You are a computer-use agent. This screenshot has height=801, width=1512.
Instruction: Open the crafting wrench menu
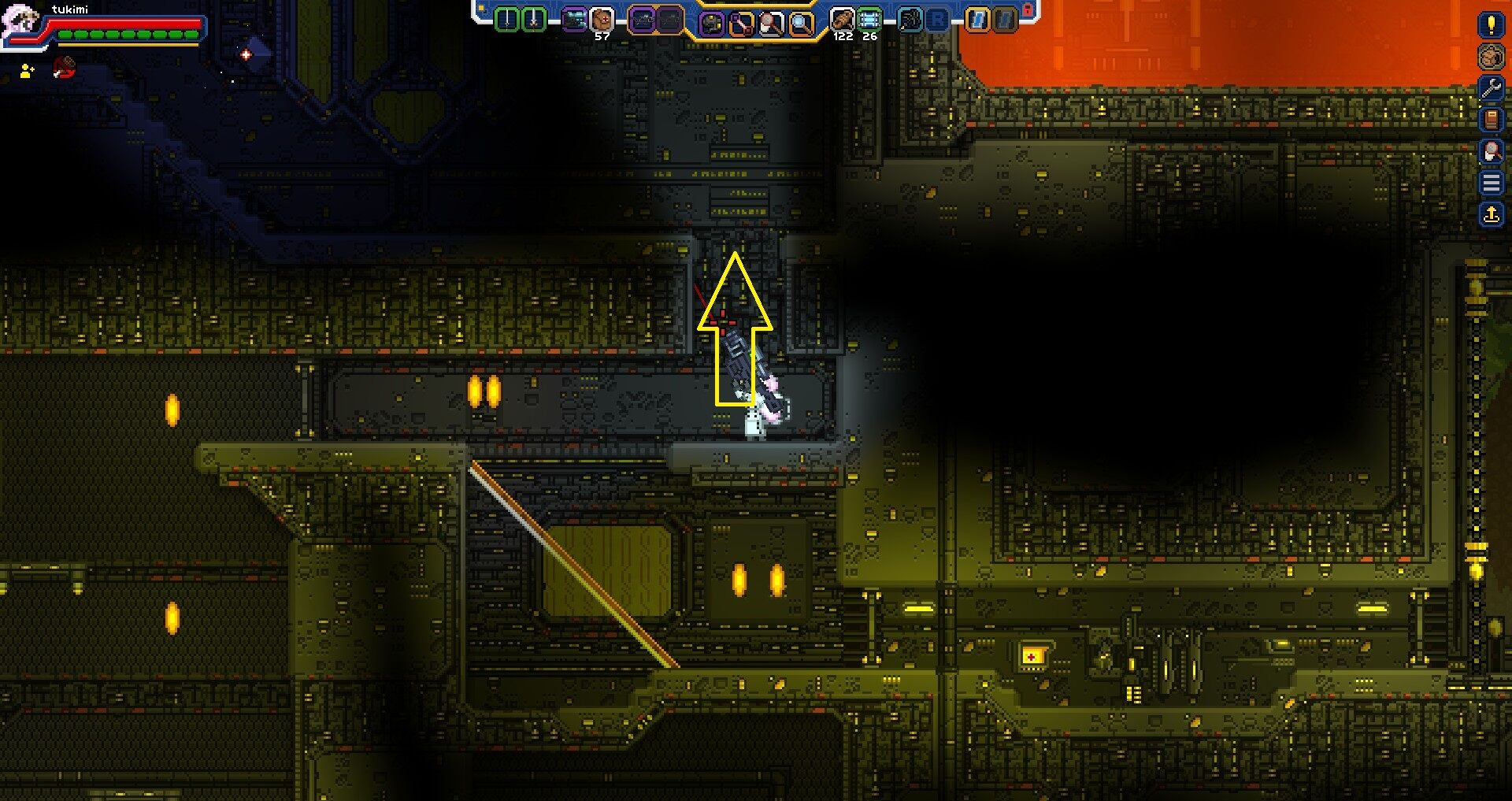coord(1492,87)
